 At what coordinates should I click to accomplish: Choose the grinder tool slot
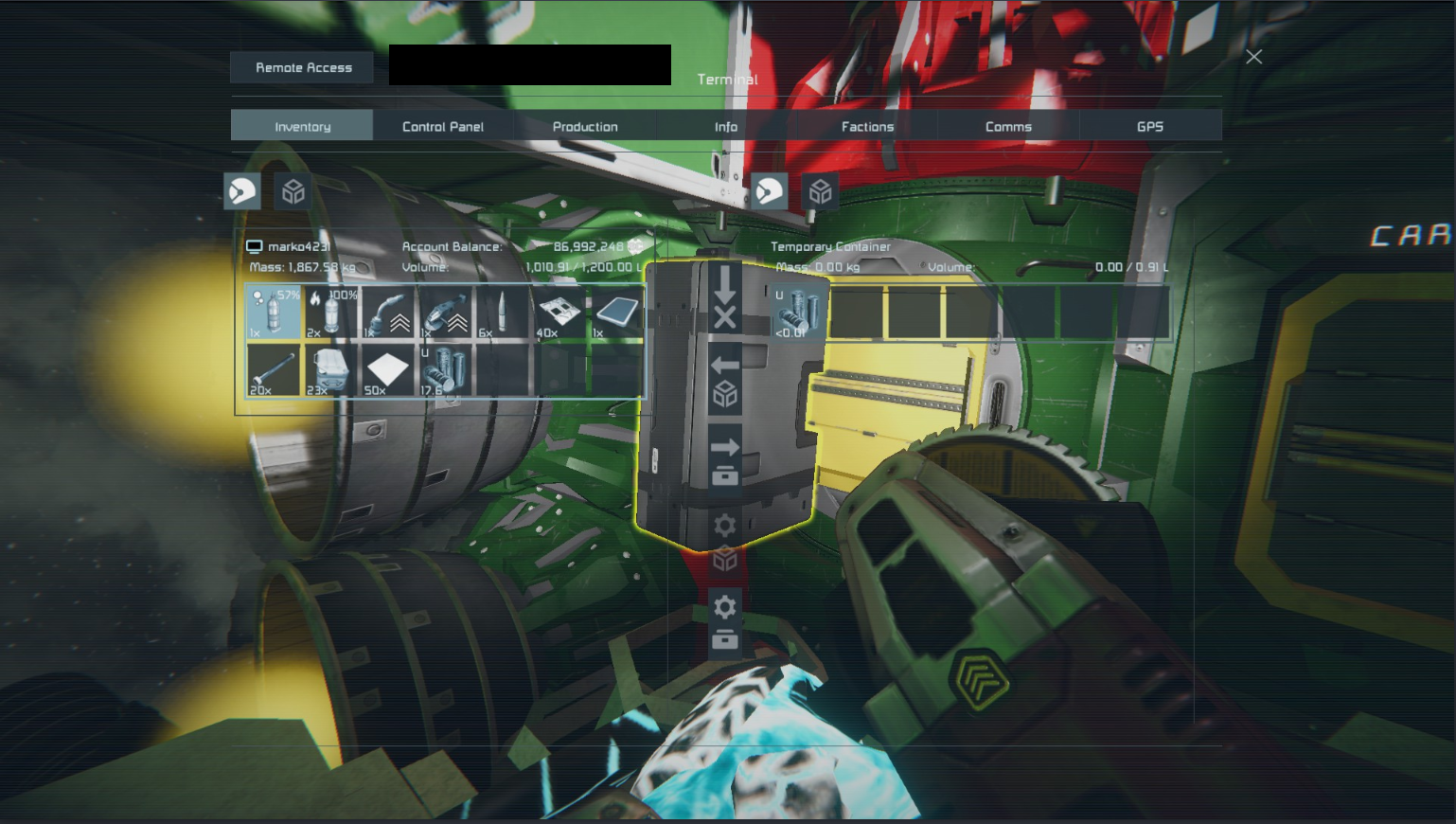coord(446,313)
